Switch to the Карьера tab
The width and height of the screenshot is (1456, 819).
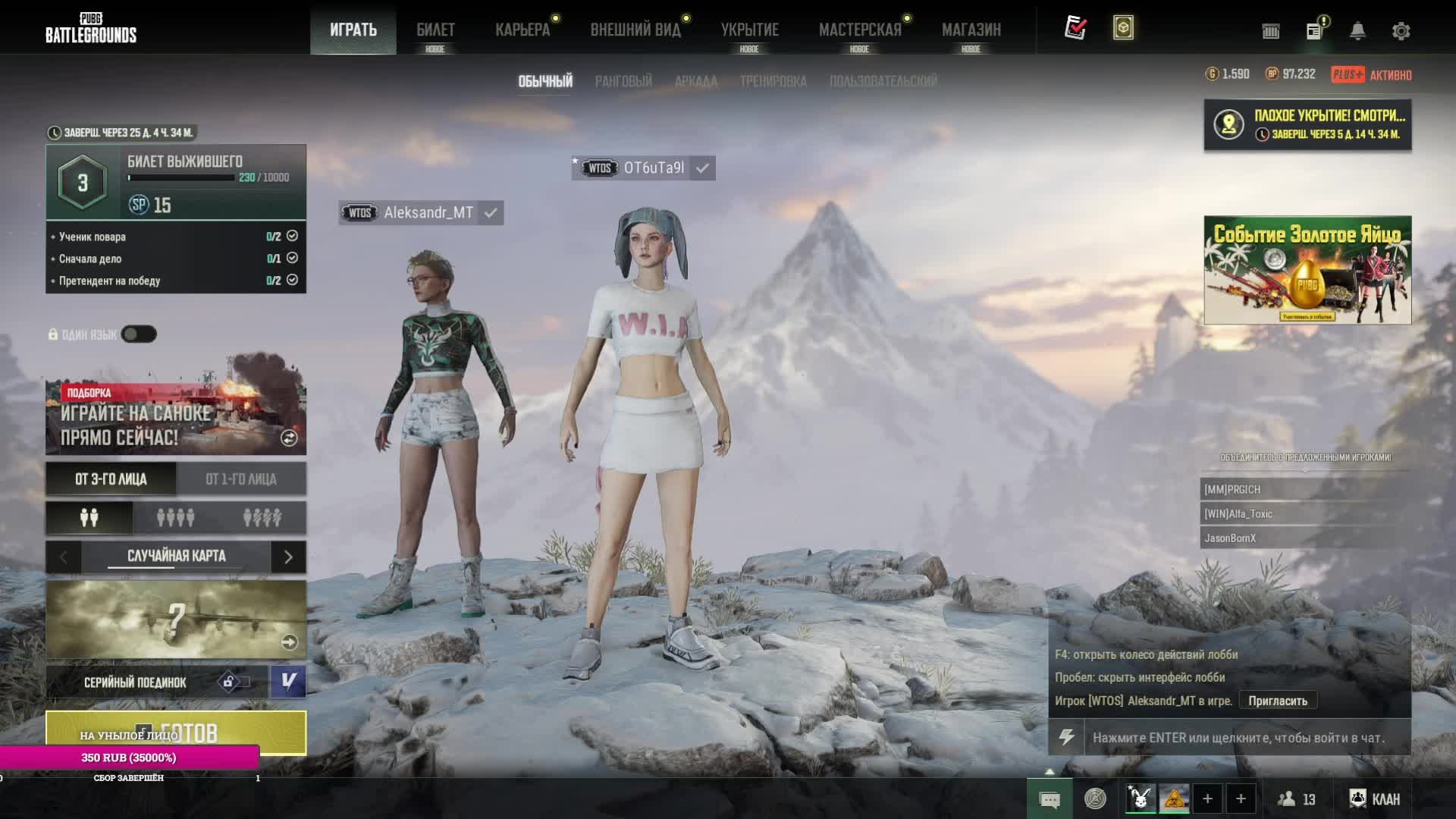(x=522, y=30)
